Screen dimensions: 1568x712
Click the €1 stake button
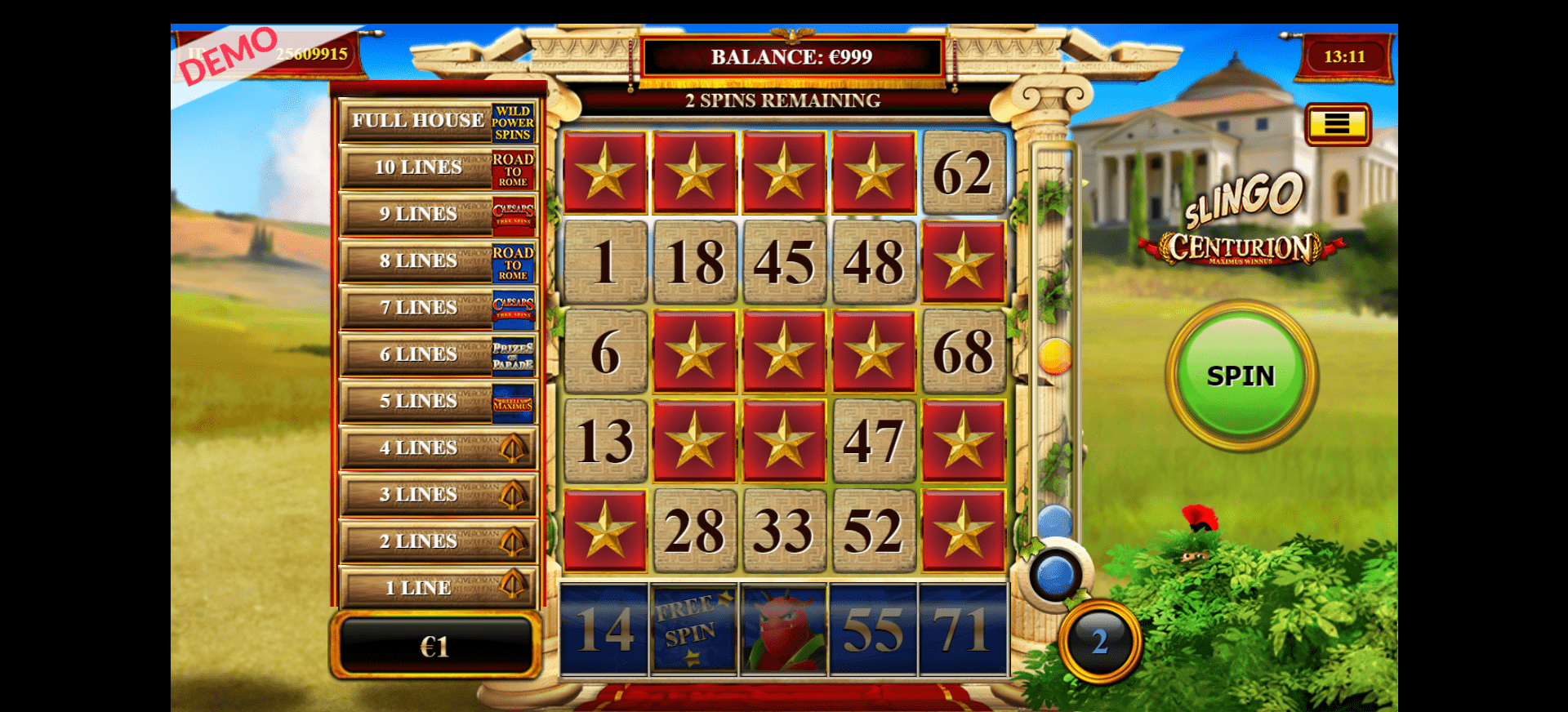(x=437, y=647)
